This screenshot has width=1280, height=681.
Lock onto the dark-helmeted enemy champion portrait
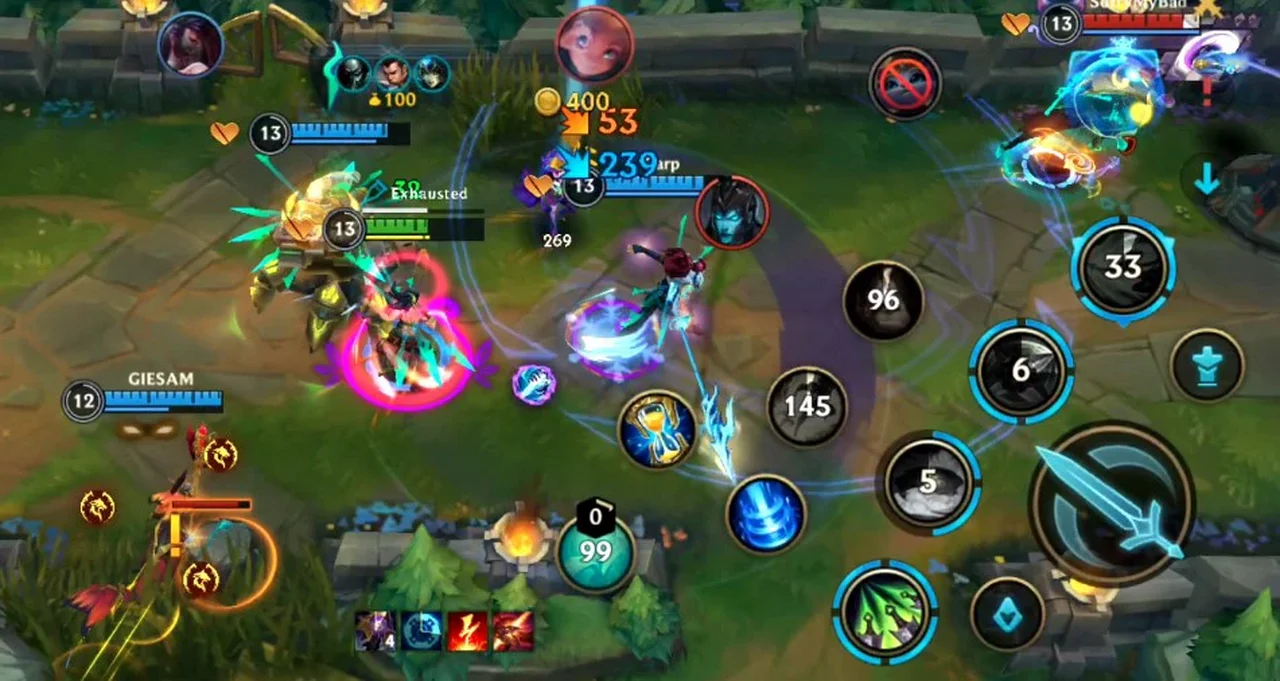(732, 211)
